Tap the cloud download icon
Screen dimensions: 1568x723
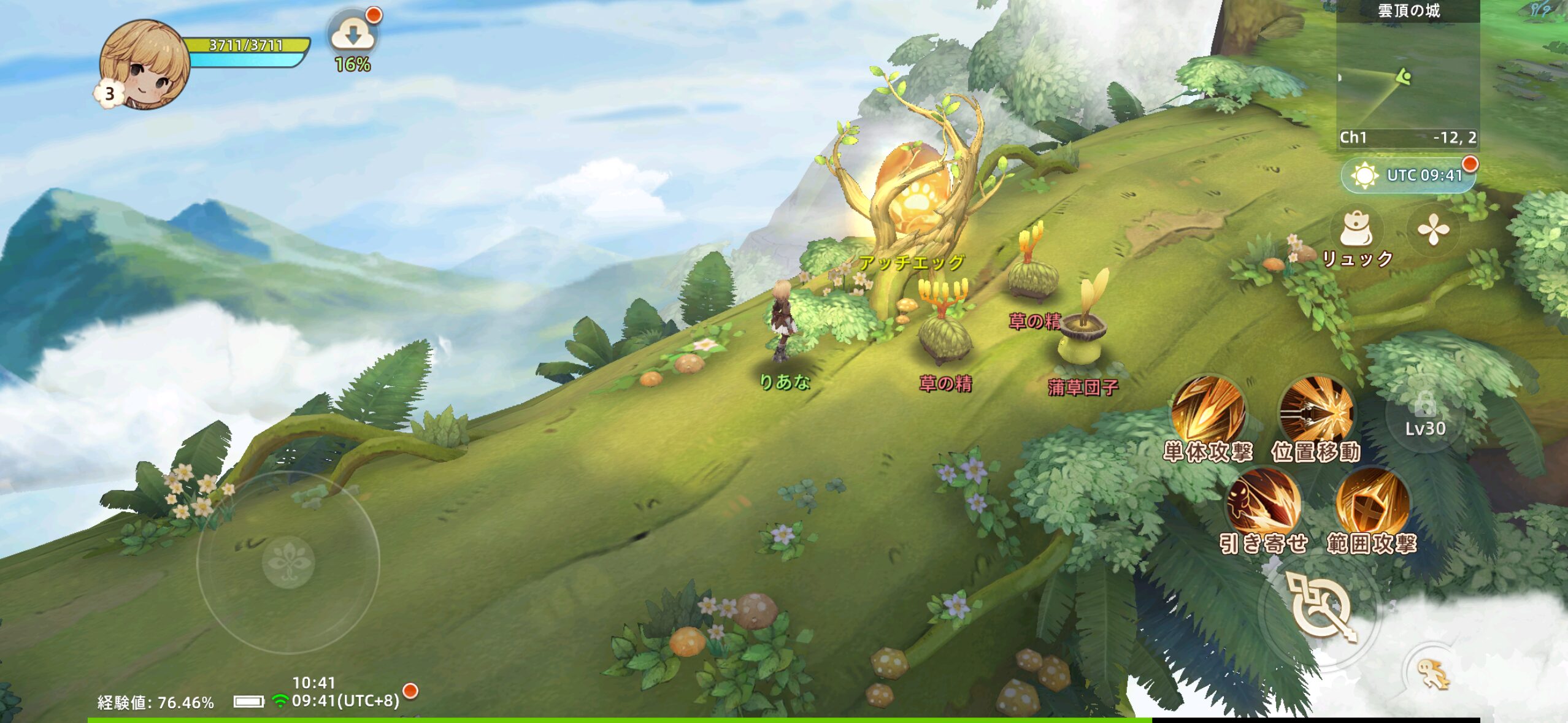(x=353, y=36)
